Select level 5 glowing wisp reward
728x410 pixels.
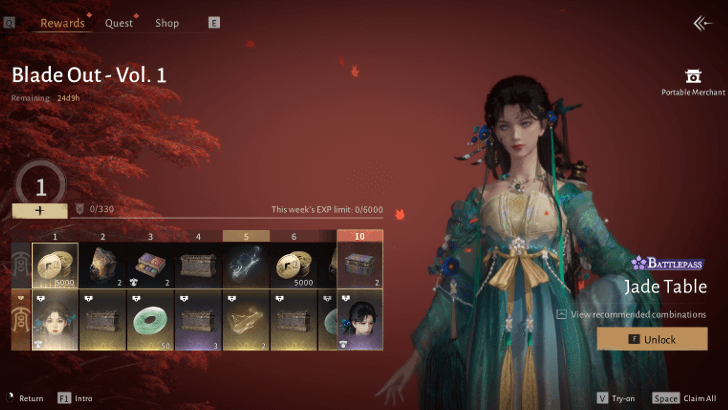click(x=246, y=266)
